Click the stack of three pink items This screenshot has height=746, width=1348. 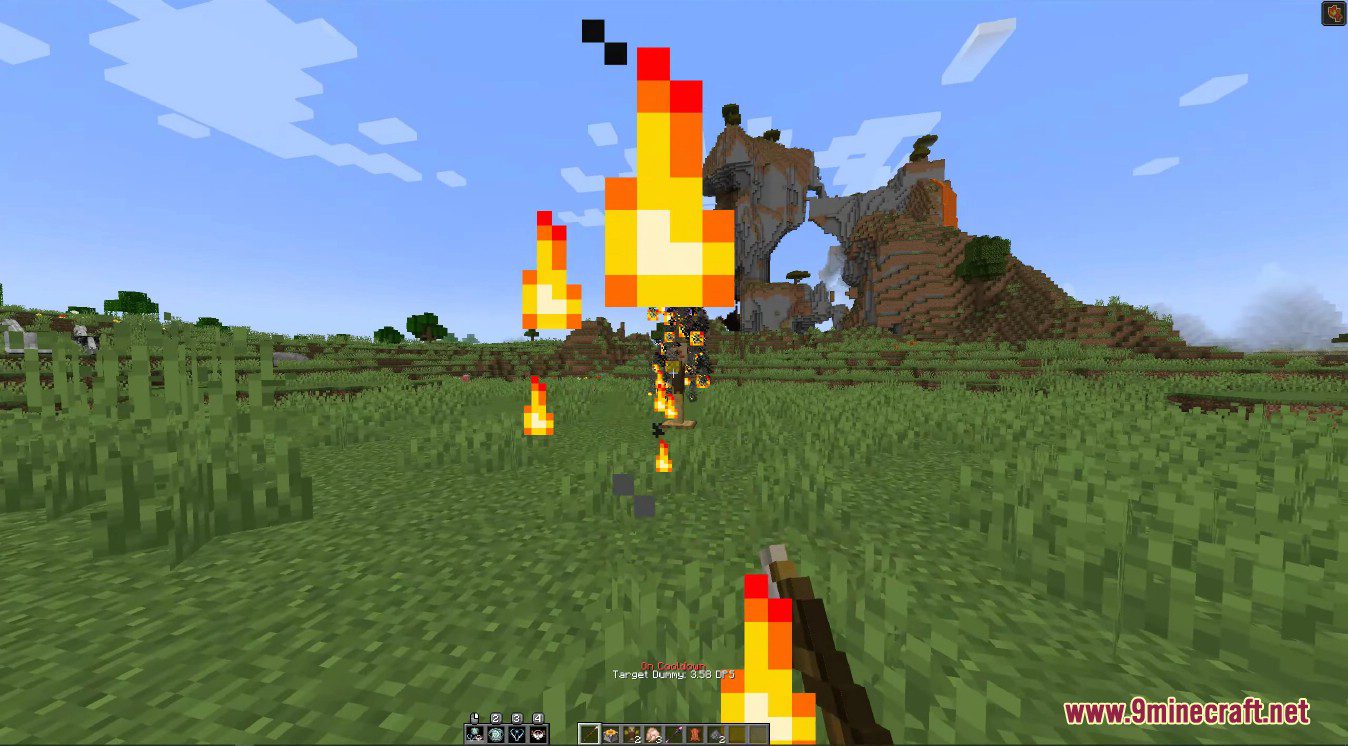652,733
